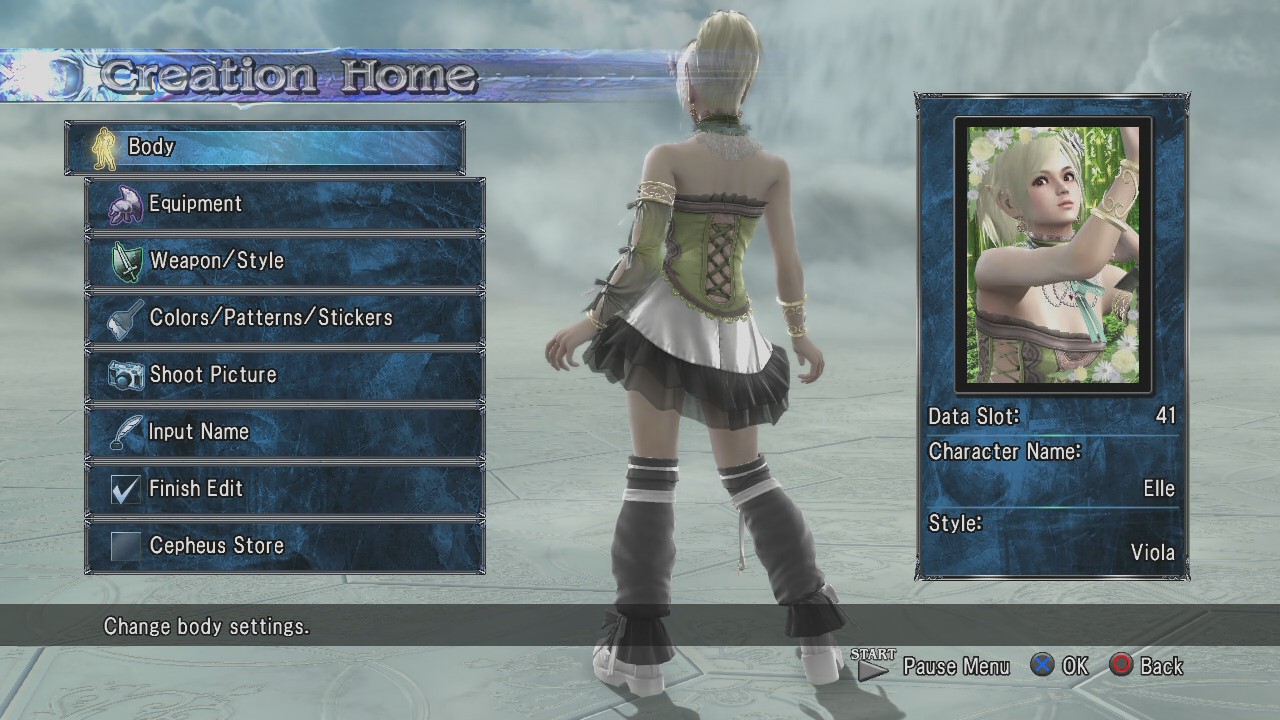
Task: Open the Cepheus Store entry
Action: [285, 546]
